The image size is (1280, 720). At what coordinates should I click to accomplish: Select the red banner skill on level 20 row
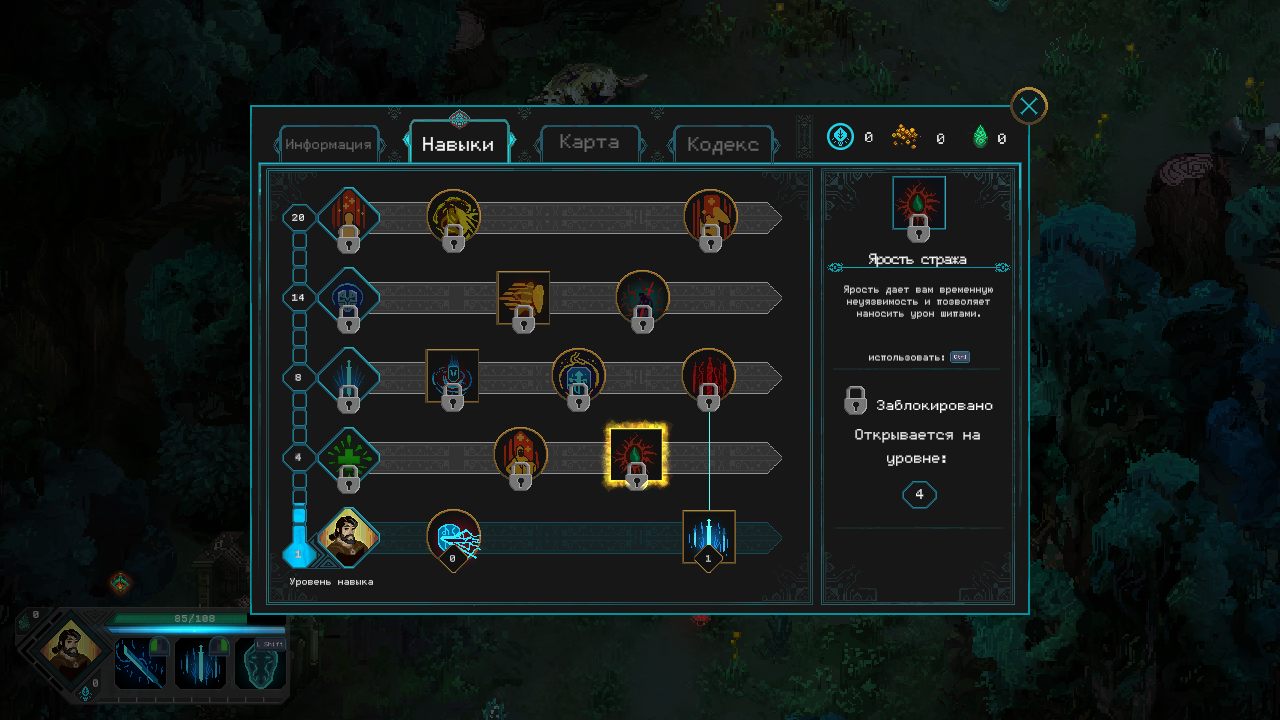(x=711, y=218)
